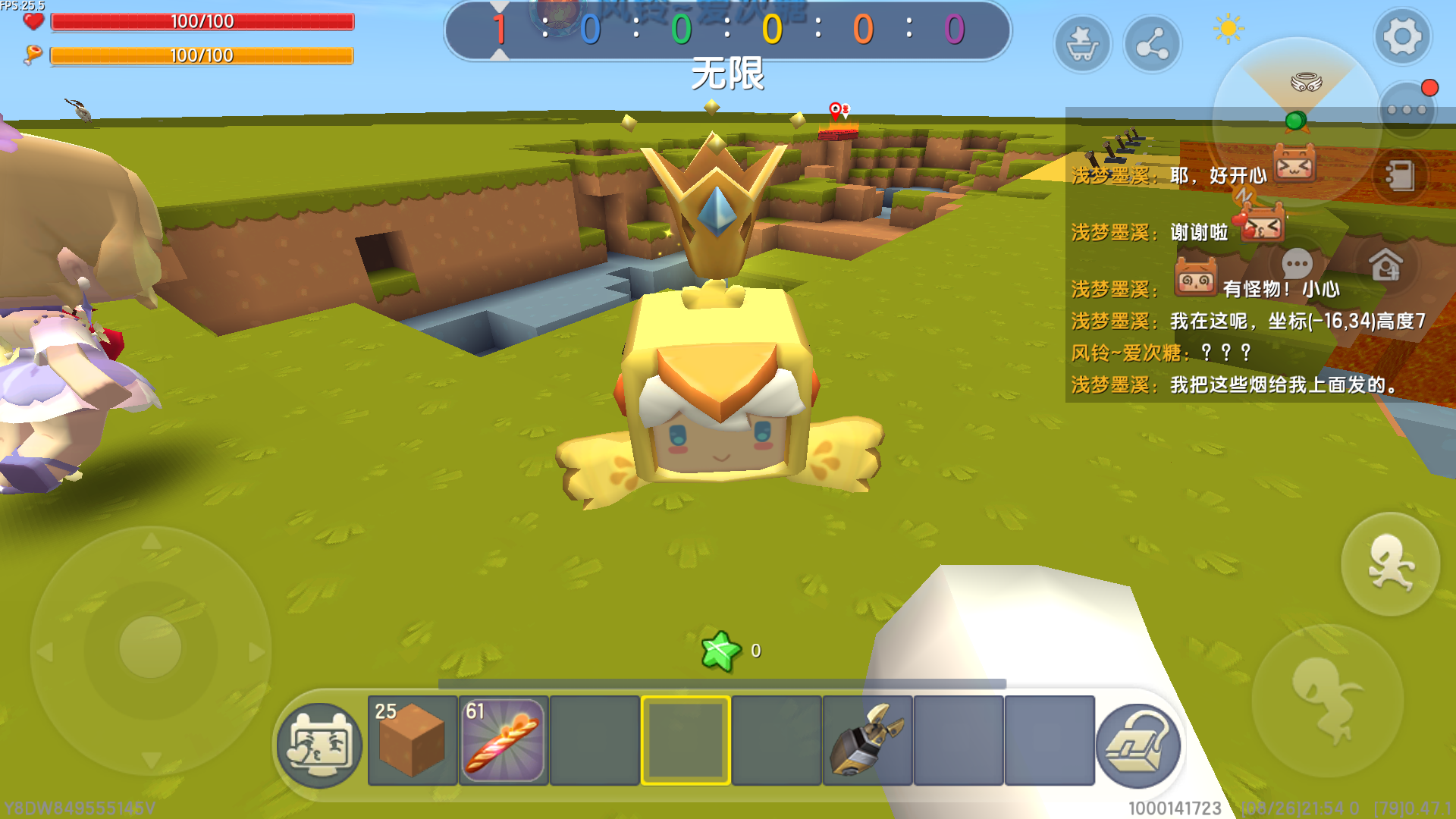Tap the virtual movement joystick
The image size is (1456, 819).
(151, 649)
